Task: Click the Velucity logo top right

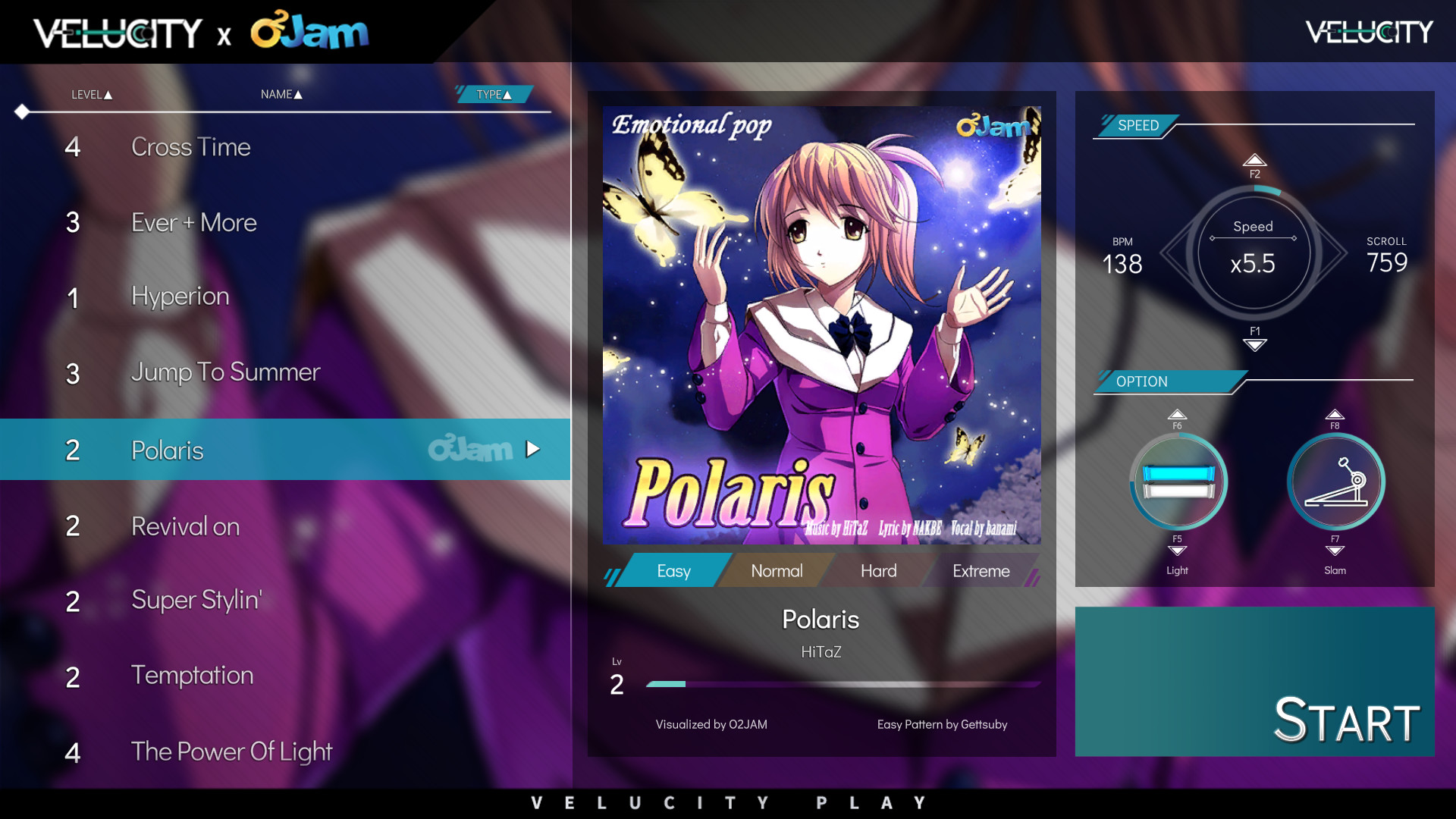Action: click(x=1367, y=31)
